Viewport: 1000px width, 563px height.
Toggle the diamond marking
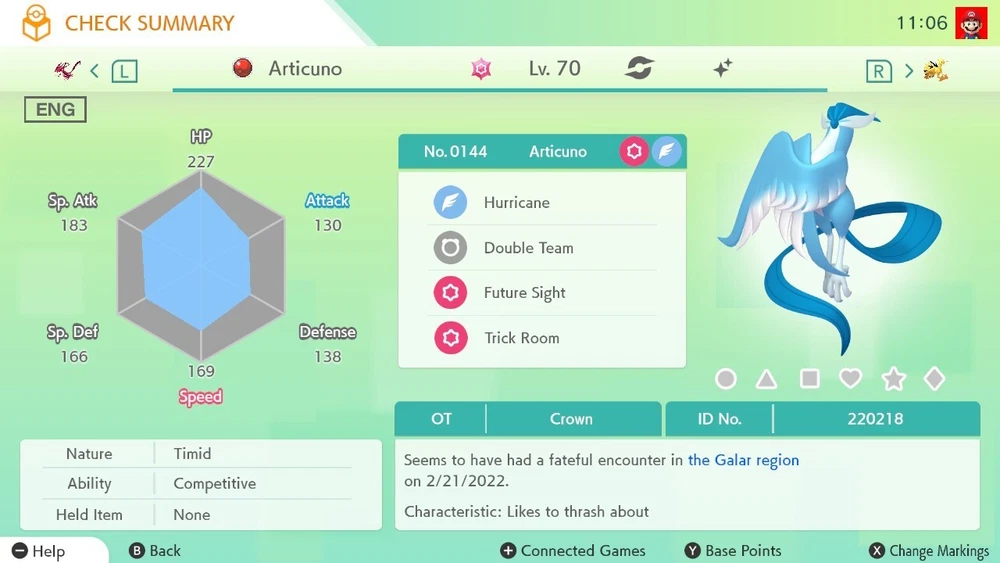click(x=934, y=379)
